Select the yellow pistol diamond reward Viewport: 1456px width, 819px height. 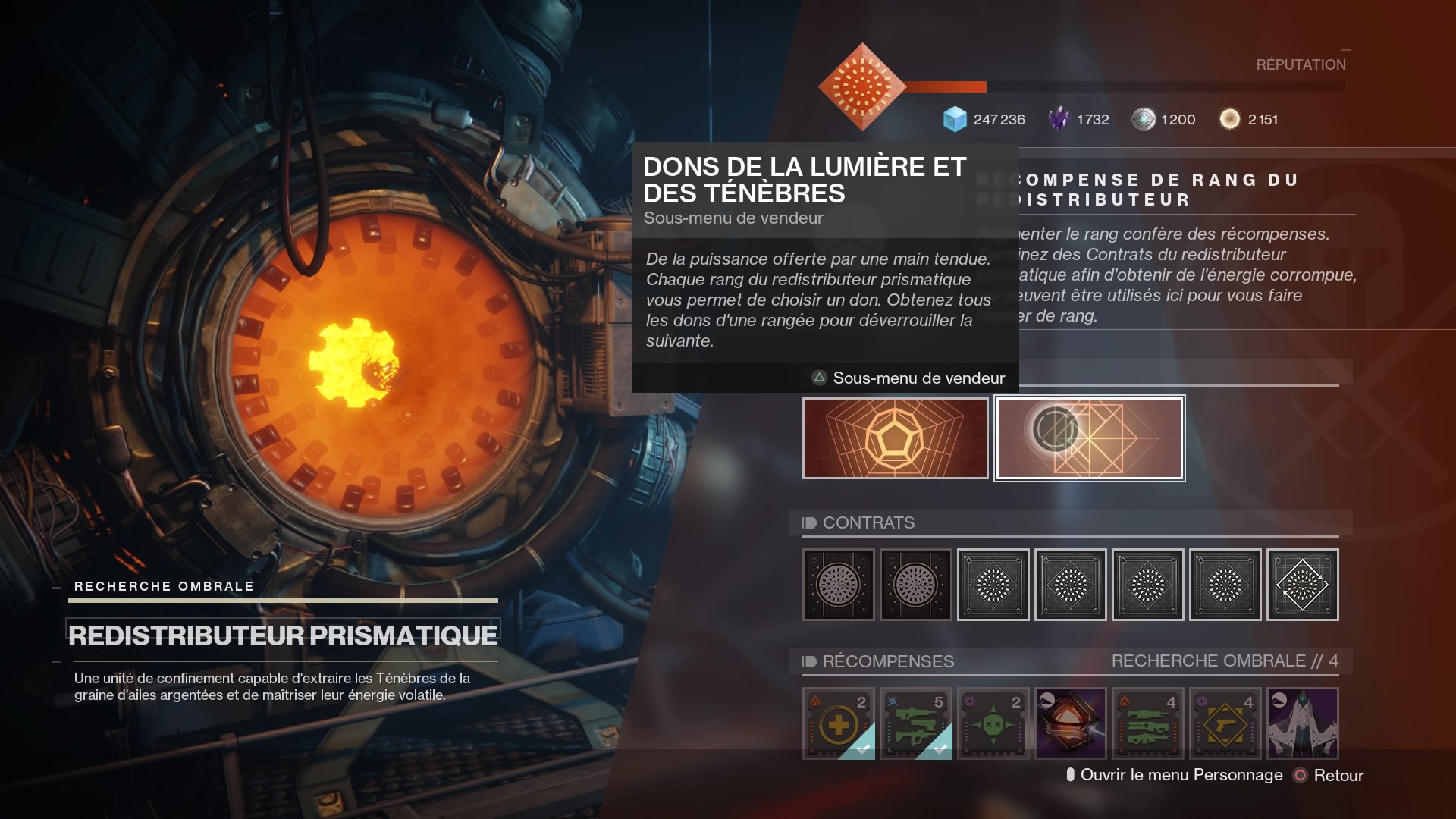pos(1225,724)
